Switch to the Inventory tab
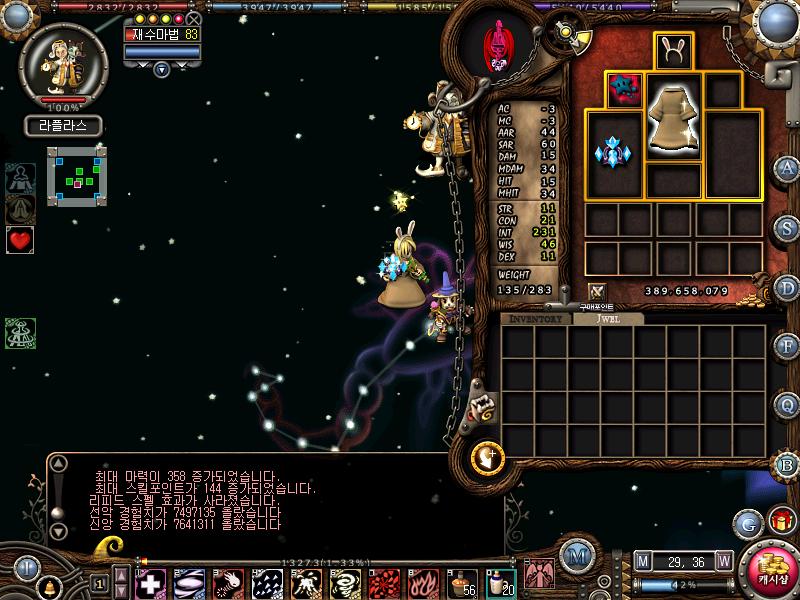 point(536,319)
